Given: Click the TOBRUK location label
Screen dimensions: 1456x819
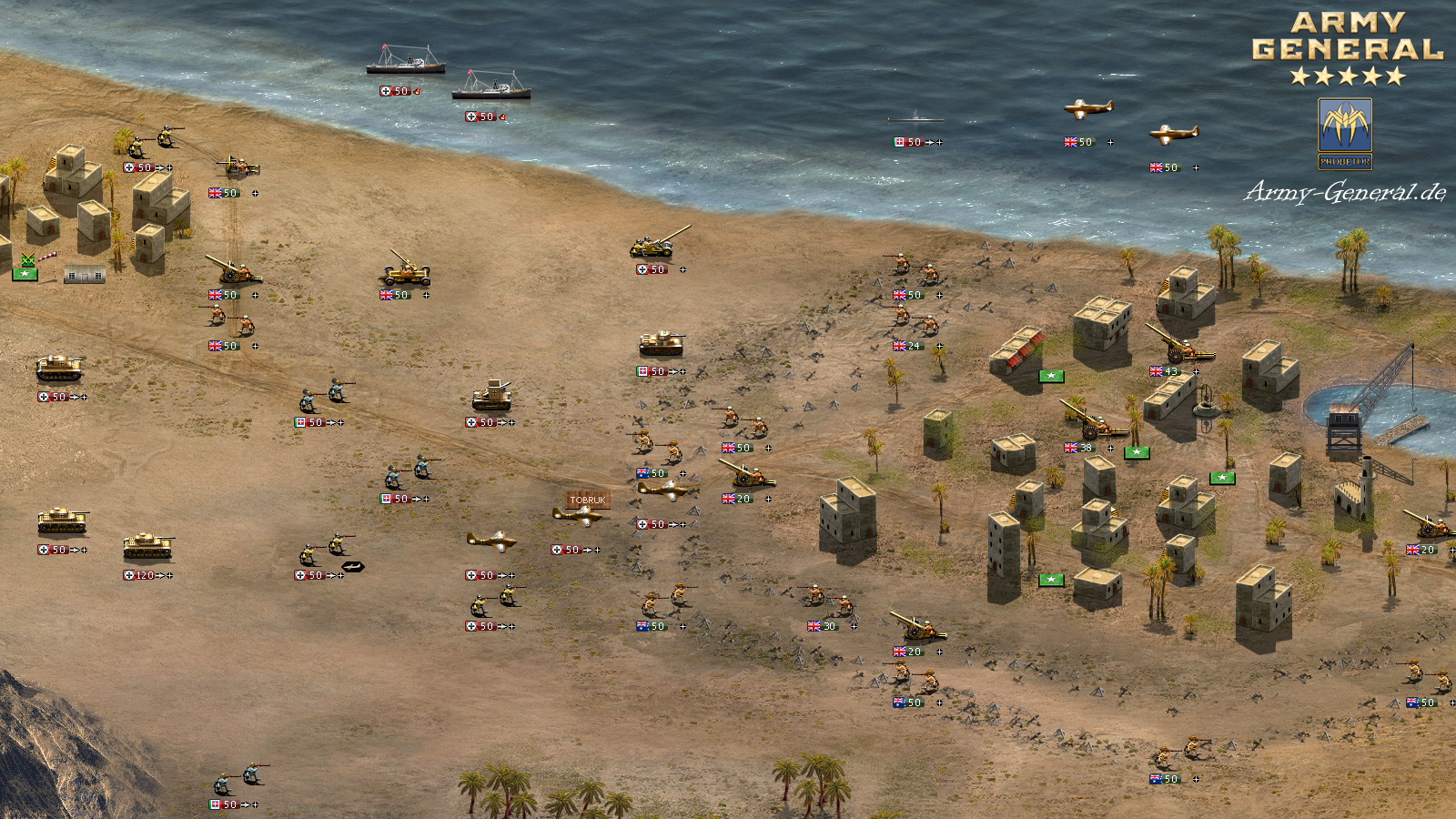Looking at the screenshot, I should coord(588,500).
